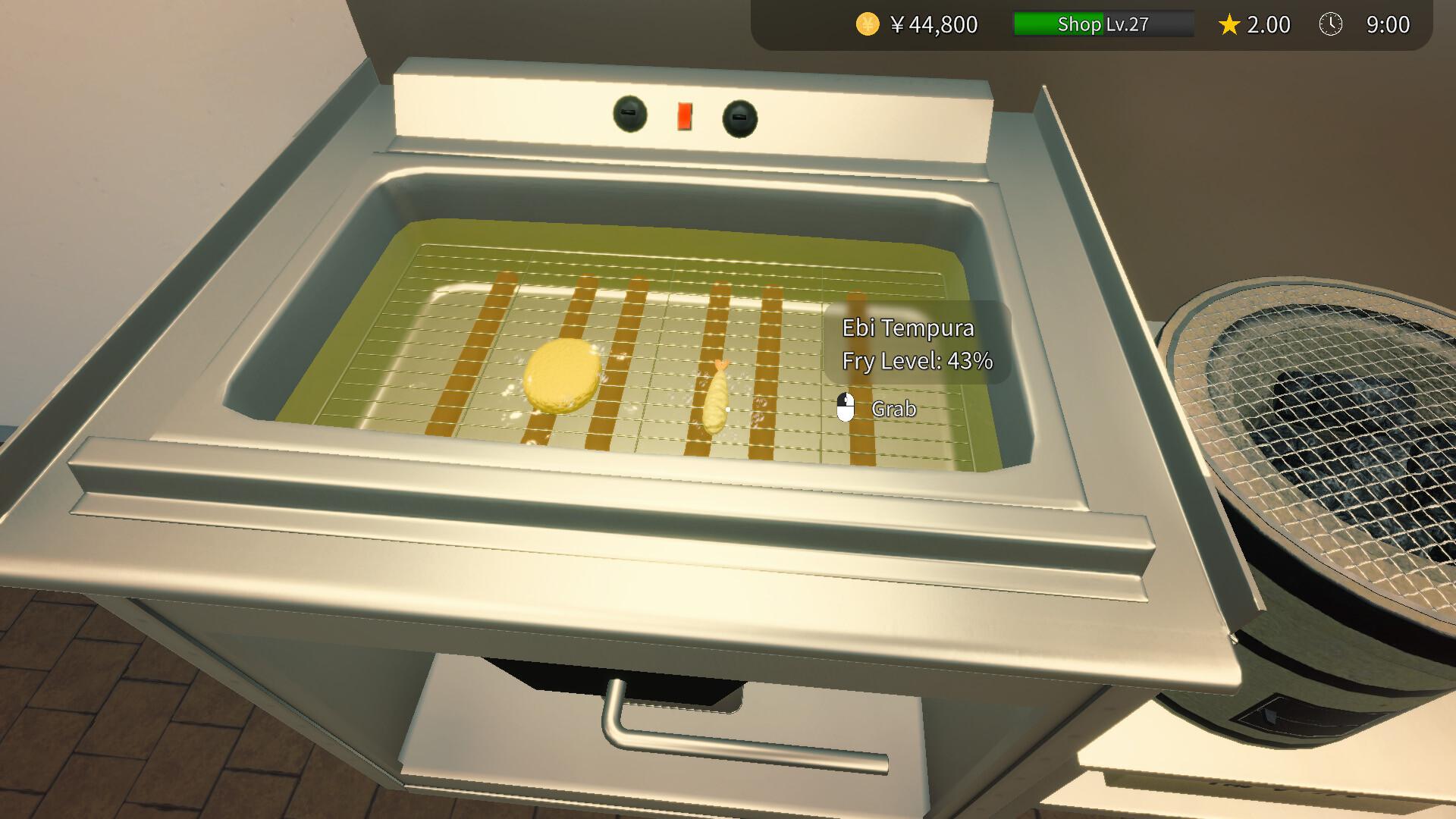Click the Grab action text
The width and height of the screenshot is (1456, 819).
pyautogui.click(x=895, y=408)
